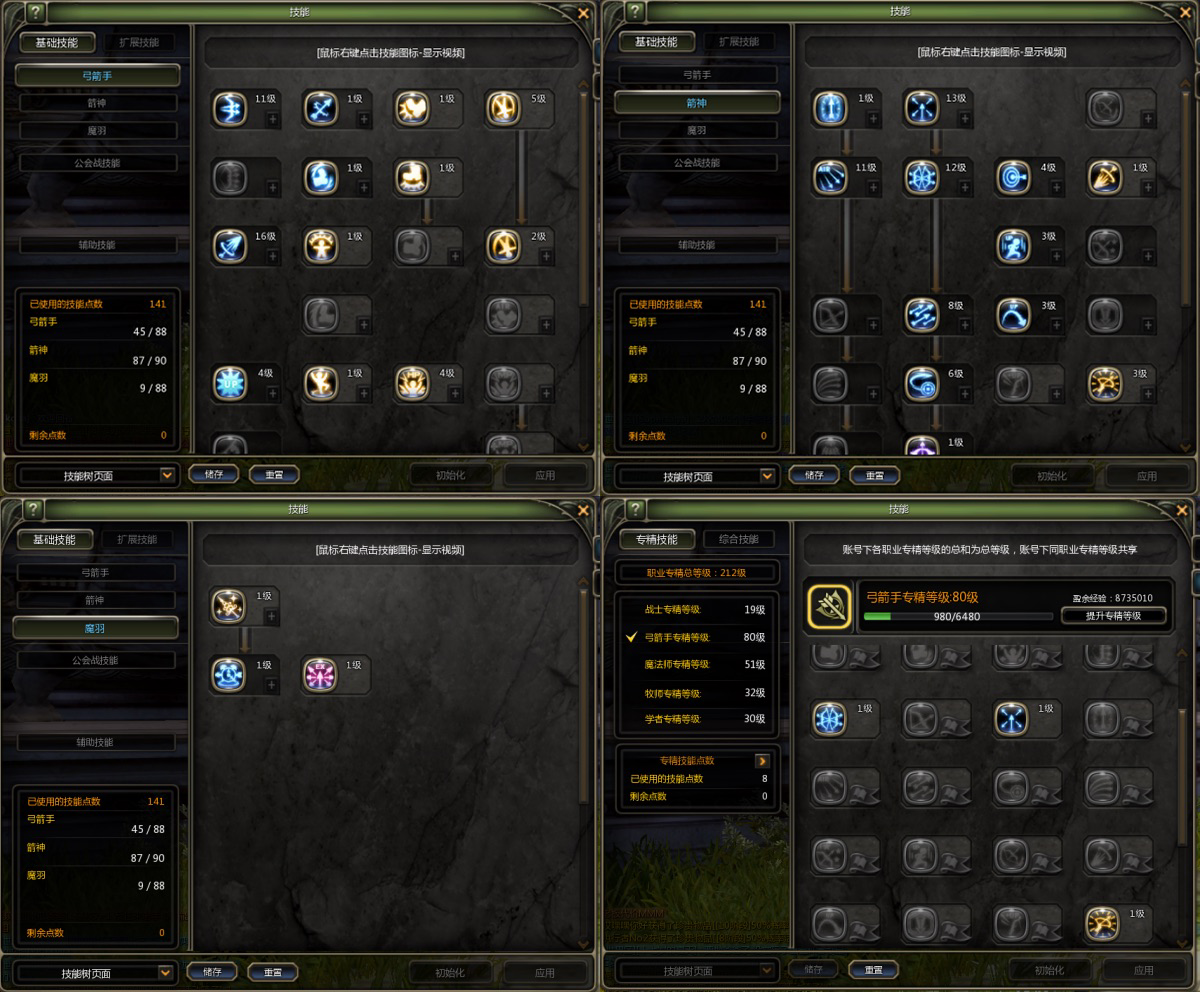Select the level 12 wheel skill icon

921,177
